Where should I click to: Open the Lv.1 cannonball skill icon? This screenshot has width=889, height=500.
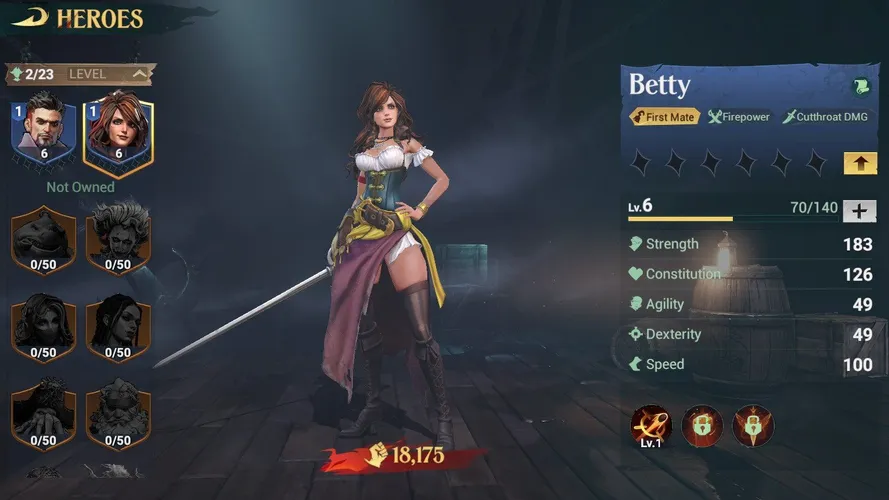[x=649, y=427]
